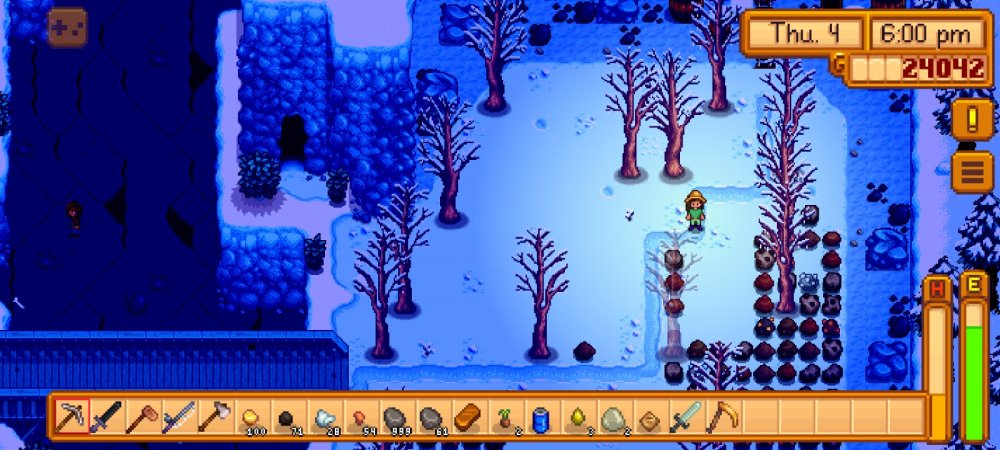Select the golden scythe
1000x450 pixels.
click(720, 416)
